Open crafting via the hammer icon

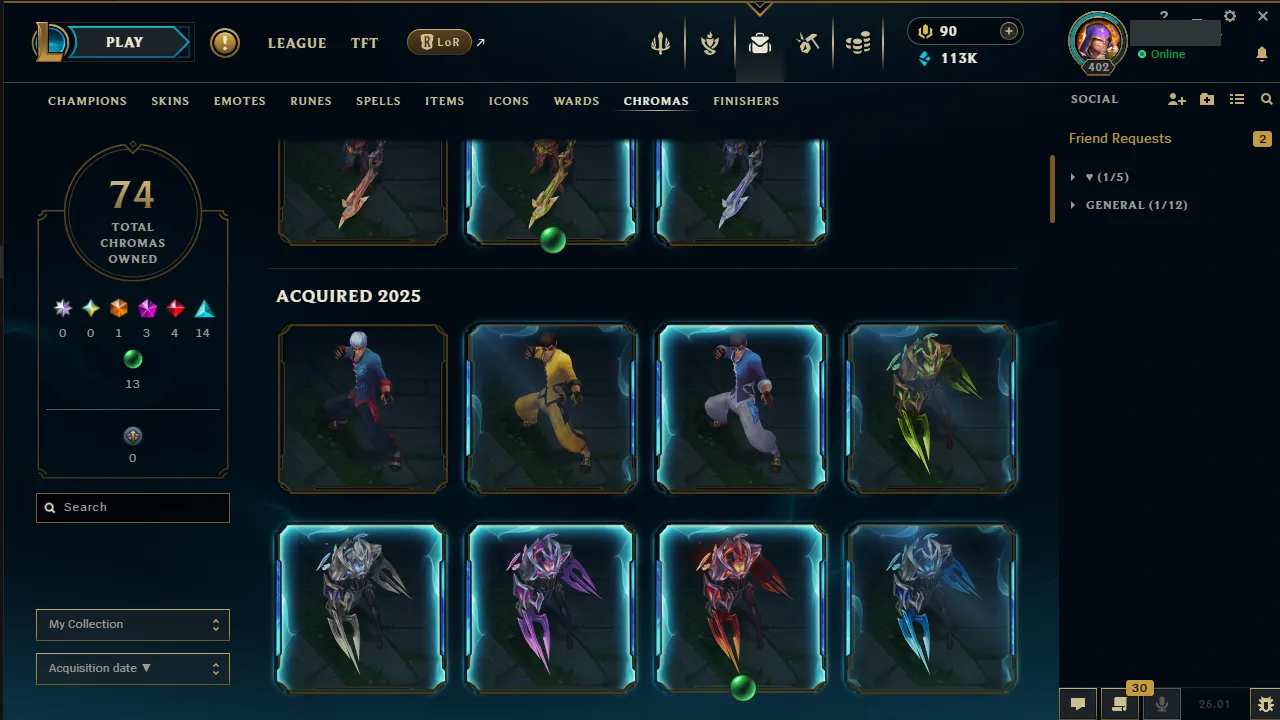pos(808,43)
